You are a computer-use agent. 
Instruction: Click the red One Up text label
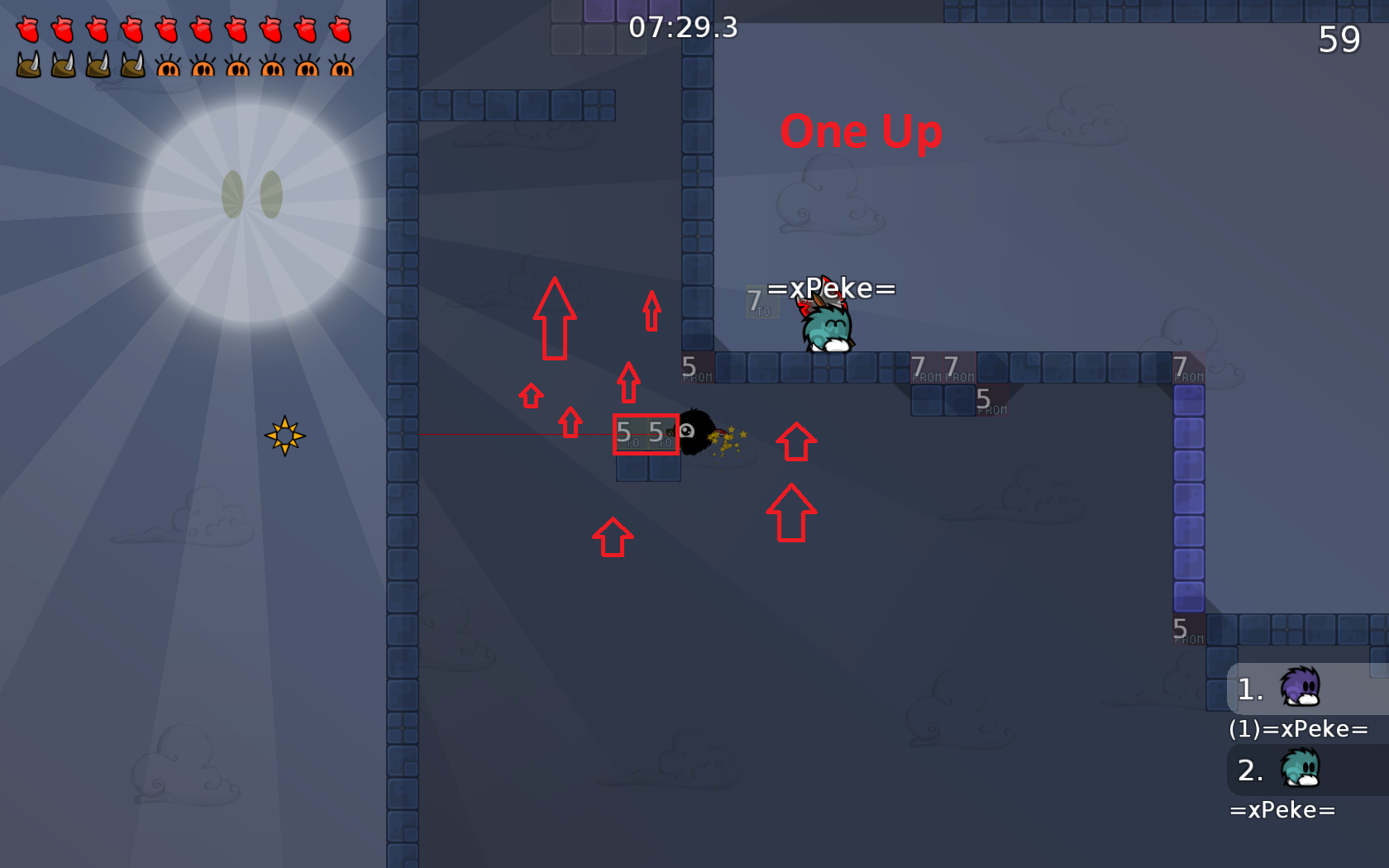(x=862, y=132)
